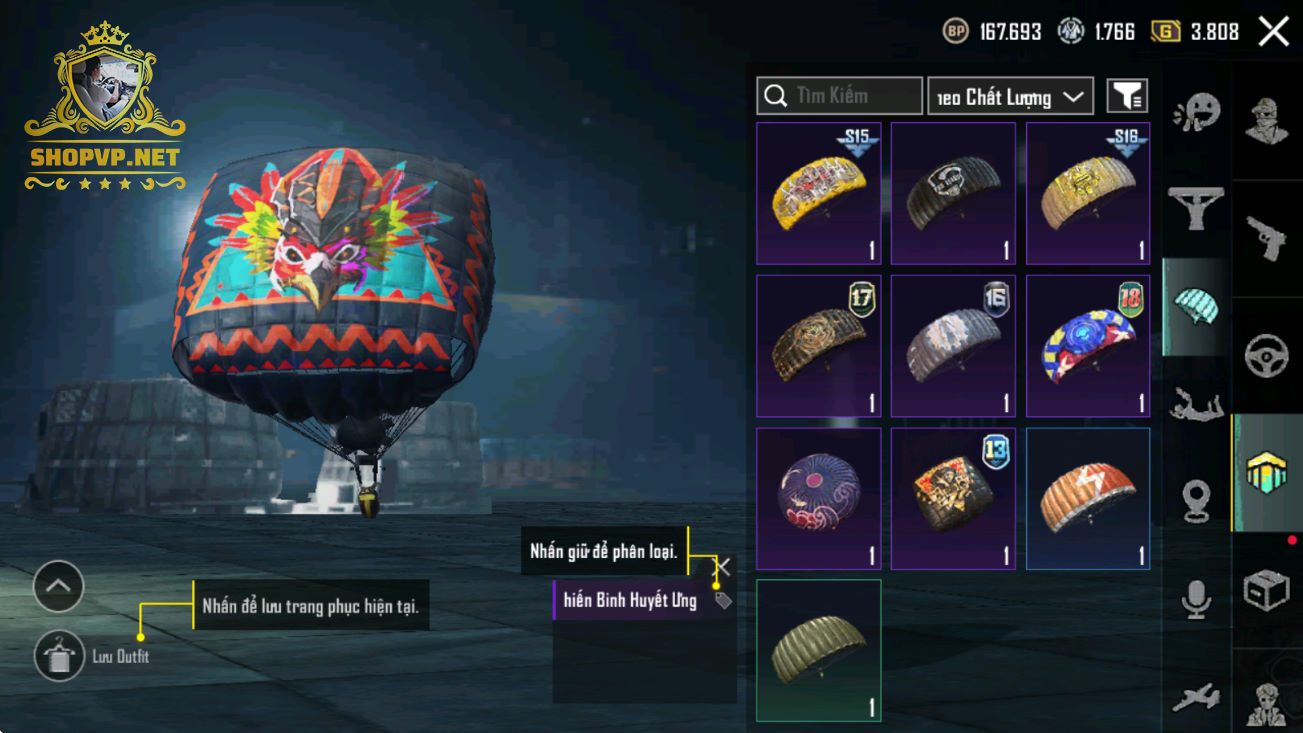Pick the season 17 badge parachute

[818, 346]
